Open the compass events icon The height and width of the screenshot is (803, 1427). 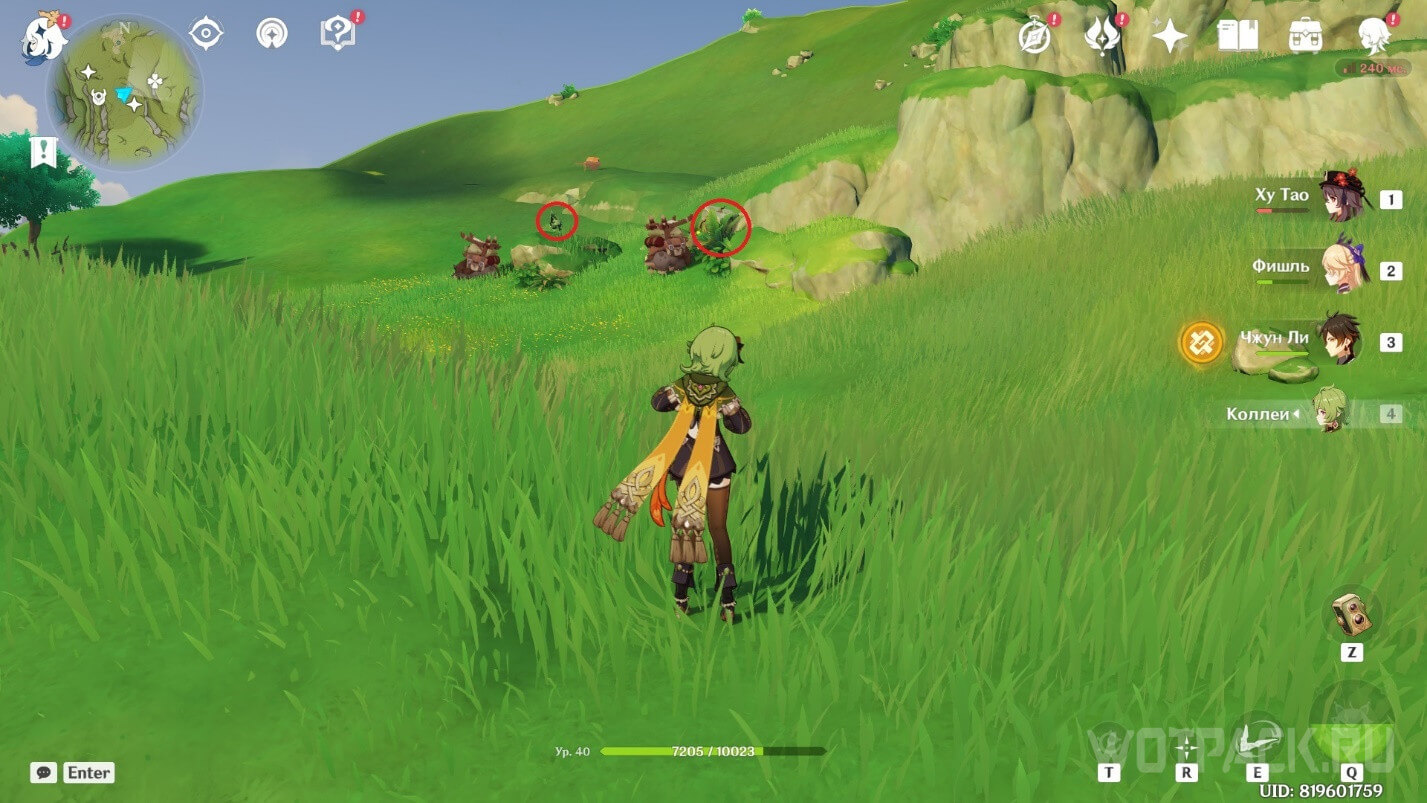coord(1035,37)
